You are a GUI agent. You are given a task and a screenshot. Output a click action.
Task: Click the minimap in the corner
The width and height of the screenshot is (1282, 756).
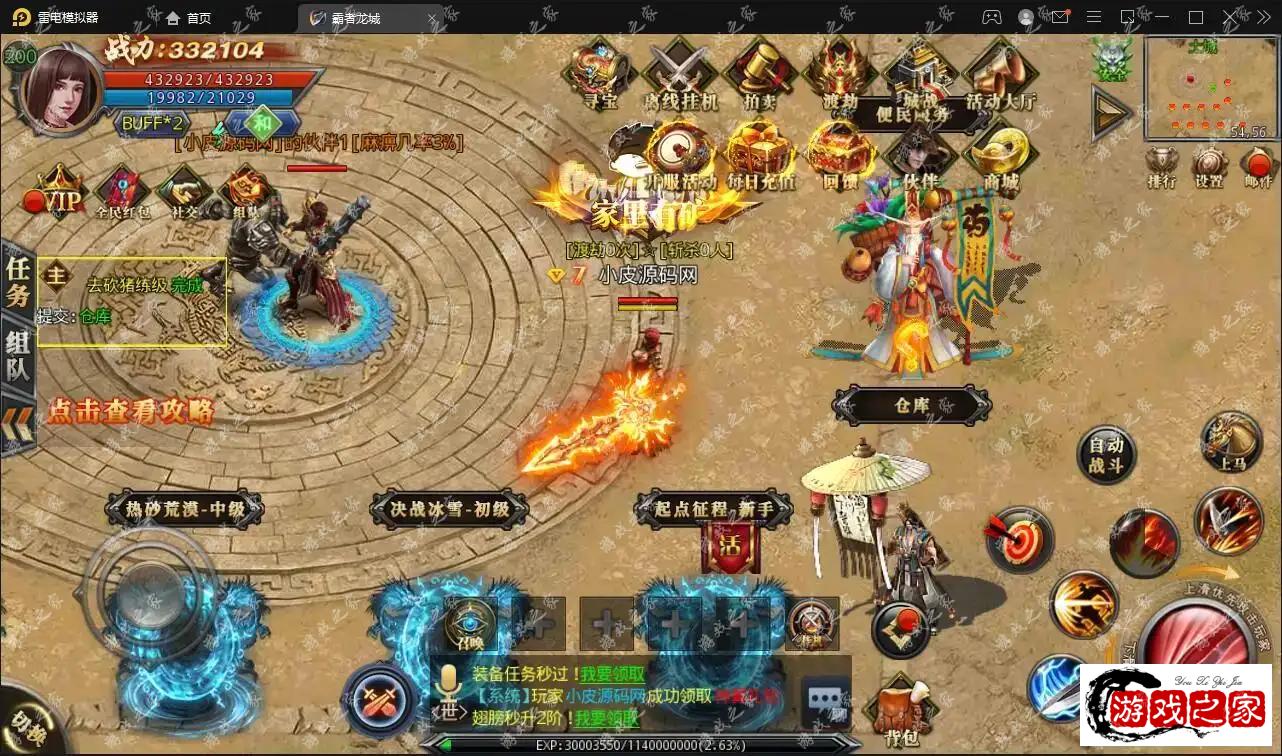pyautogui.click(x=1209, y=88)
